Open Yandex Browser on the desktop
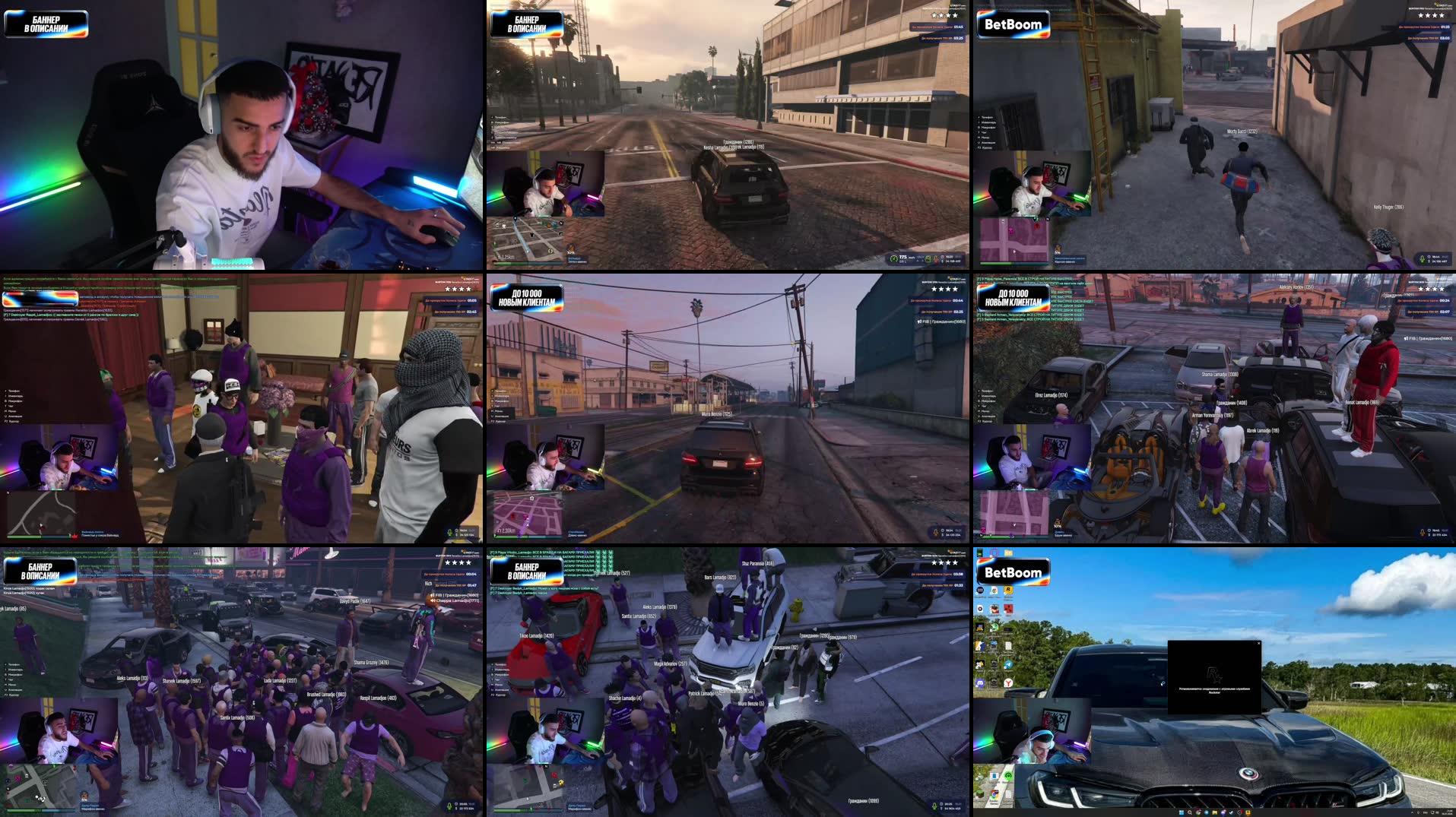Image resolution: width=1456 pixels, height=817 pixels. click(1008, 683)
